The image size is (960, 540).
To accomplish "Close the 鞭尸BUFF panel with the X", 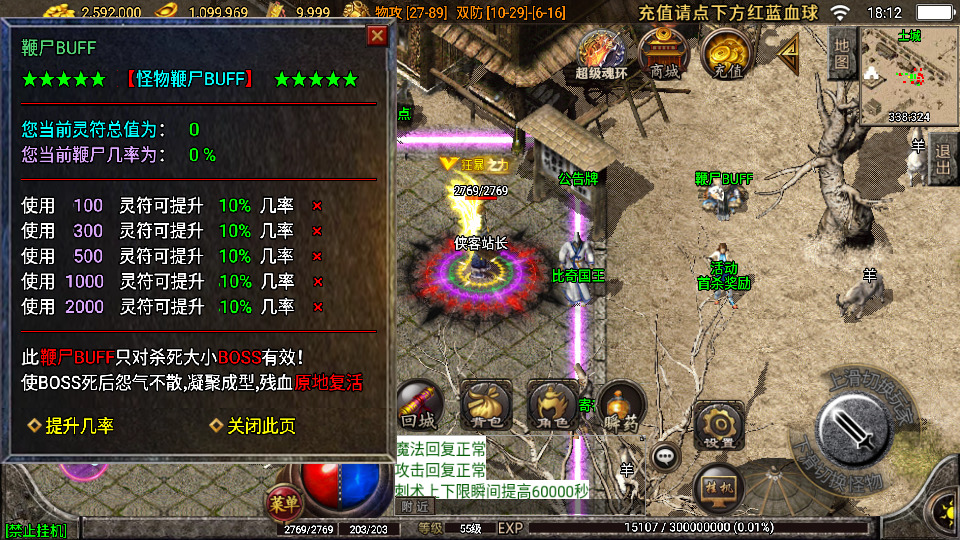I will click(377, 36).
